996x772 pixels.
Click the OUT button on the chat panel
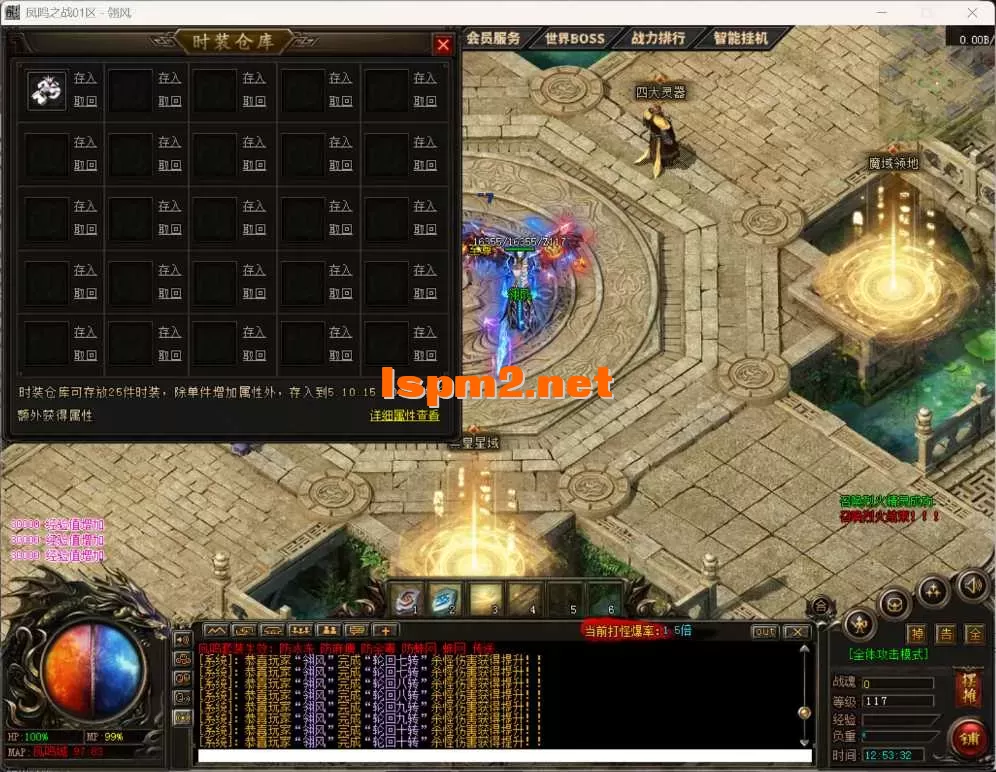tap(764, 631)
